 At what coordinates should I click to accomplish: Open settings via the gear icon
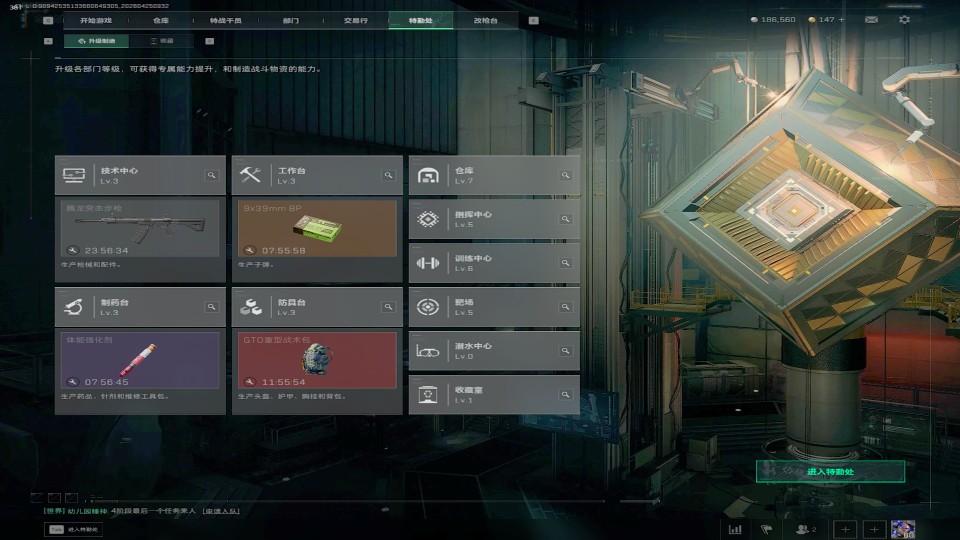pyautogui.click(x=905, y=20)
